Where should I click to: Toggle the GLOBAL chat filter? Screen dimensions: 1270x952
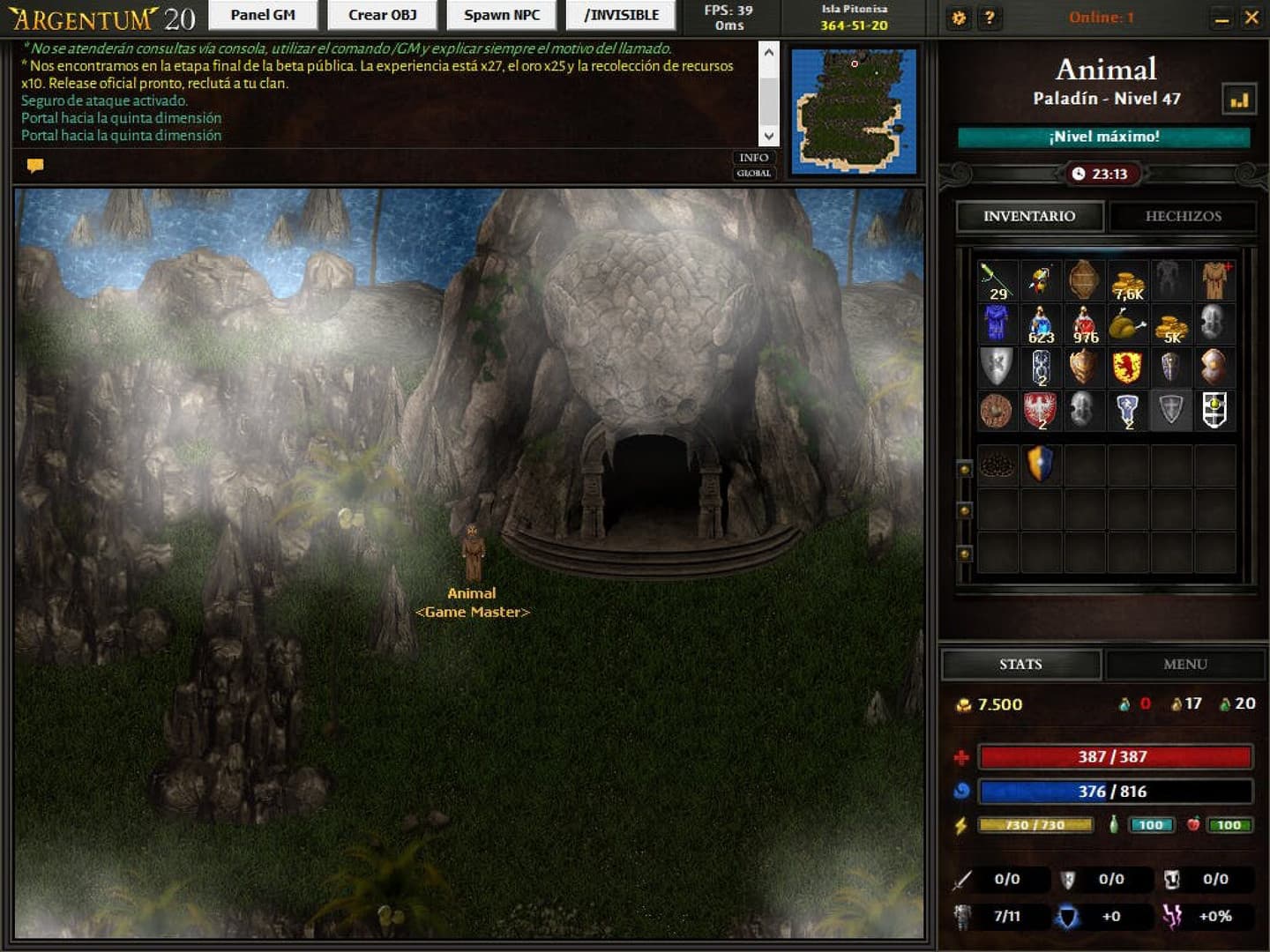(754, 174)
